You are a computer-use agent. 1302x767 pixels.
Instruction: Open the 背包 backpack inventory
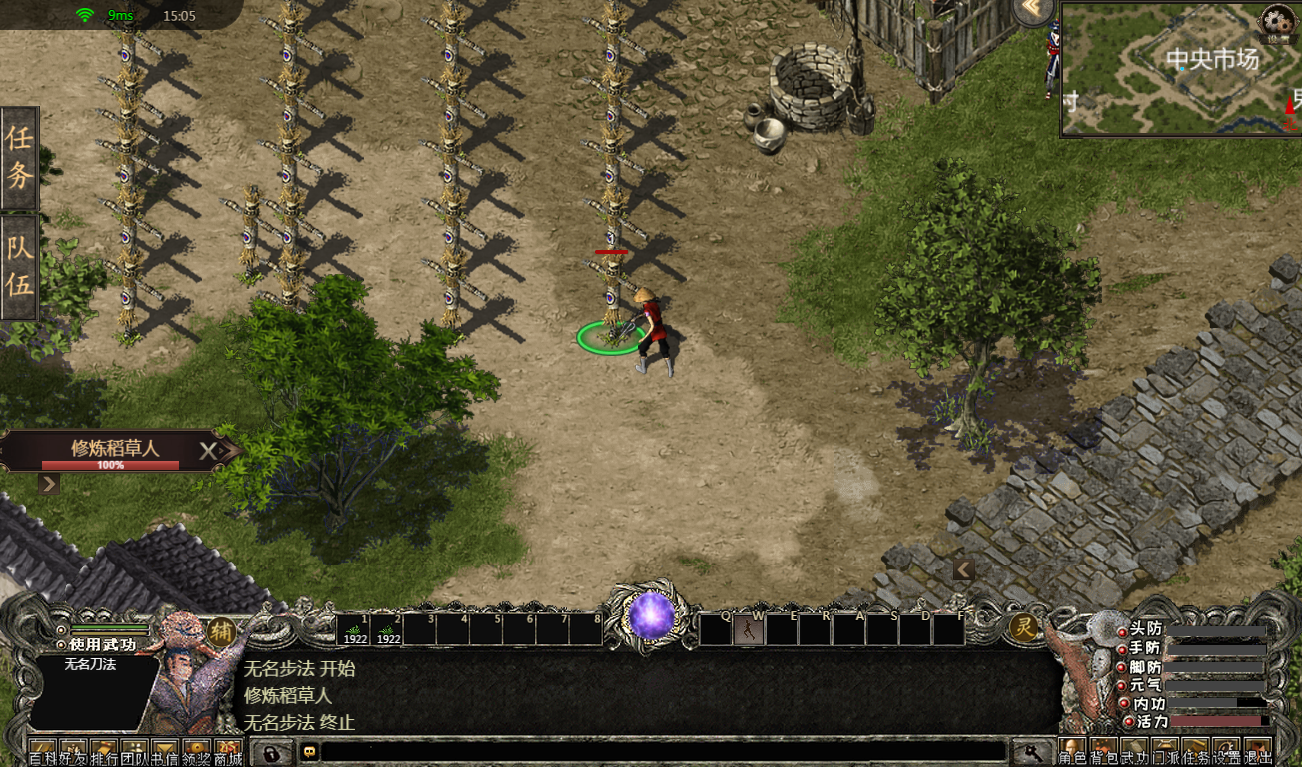tap(1104, 751)
